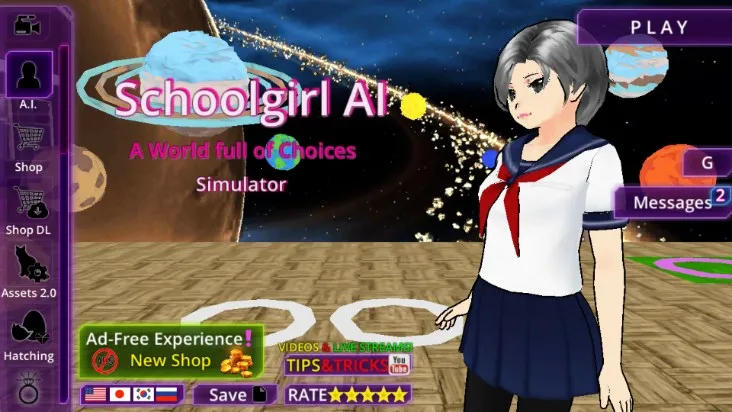The width and height of the screenshot is (732, 412).
Task: Click the sidebar's vertical scrollbar
Action: click(64, 200)
